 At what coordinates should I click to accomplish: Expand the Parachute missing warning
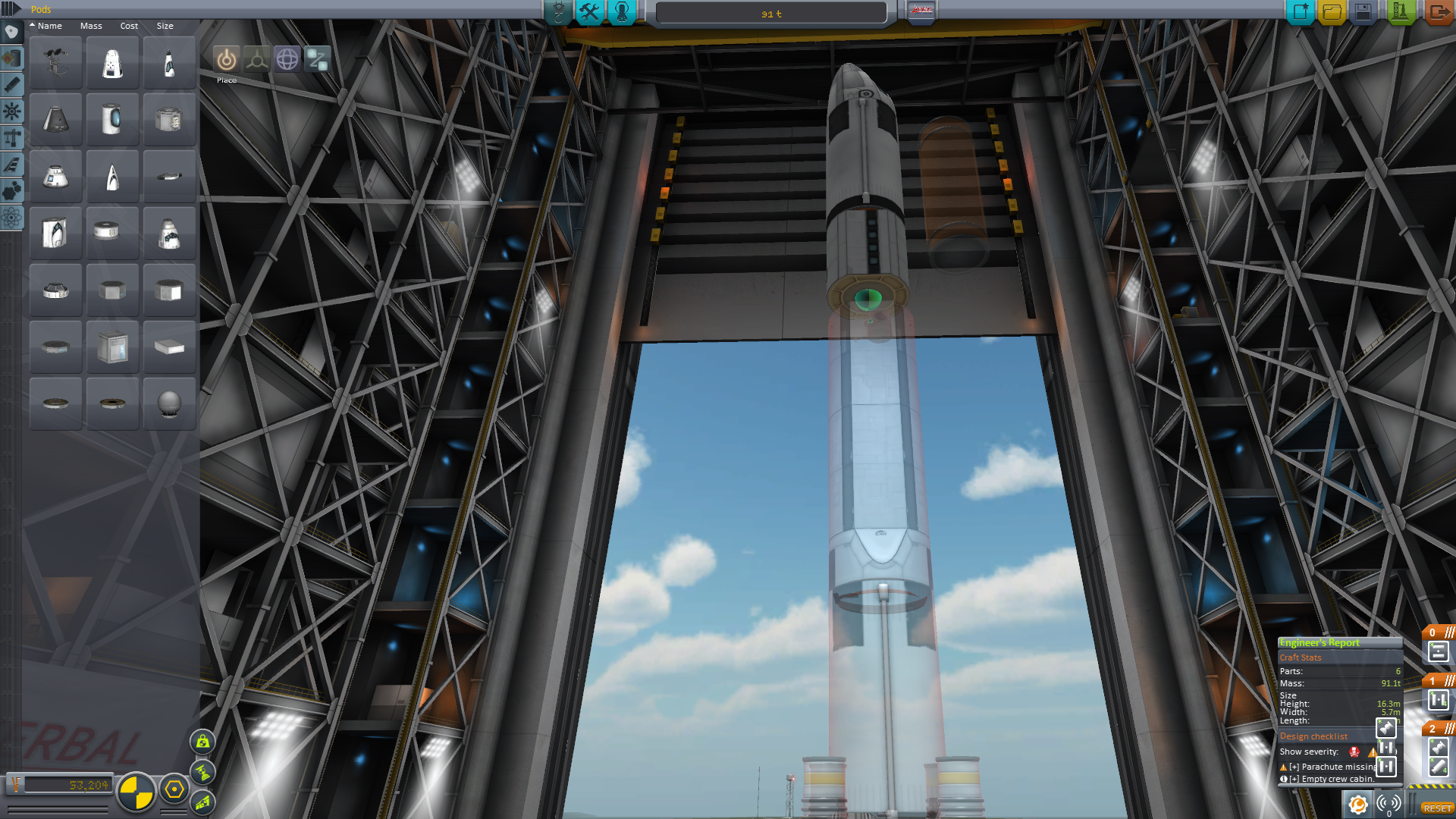point(1294,767)
